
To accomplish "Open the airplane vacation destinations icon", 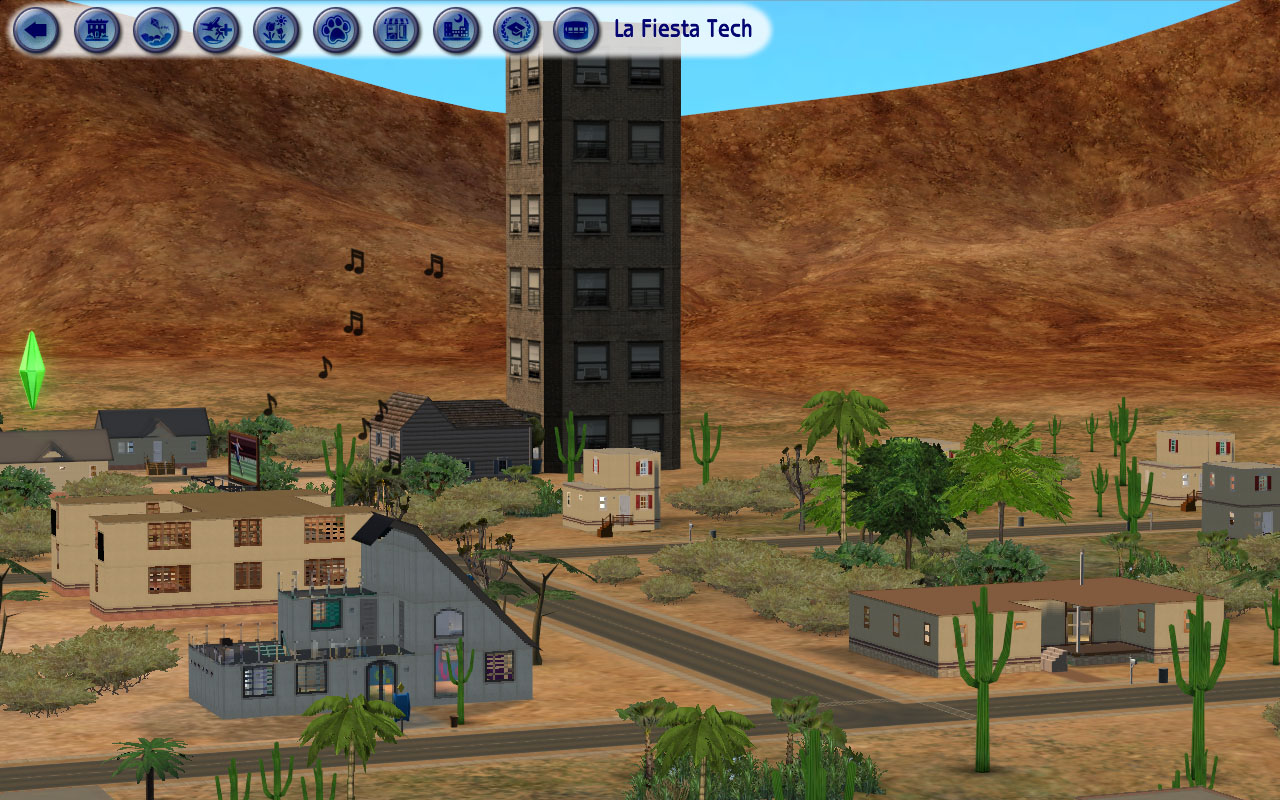I will point(217,30).
